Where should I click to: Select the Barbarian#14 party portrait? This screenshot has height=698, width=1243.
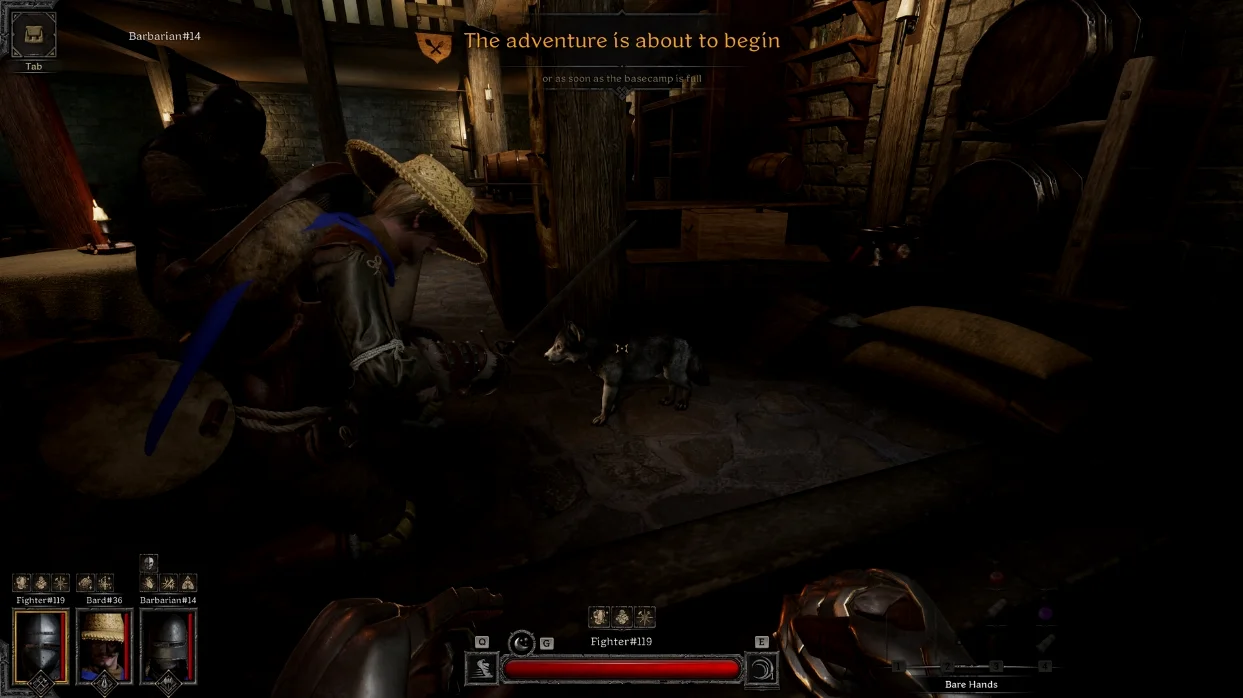[x=168, y=644]
